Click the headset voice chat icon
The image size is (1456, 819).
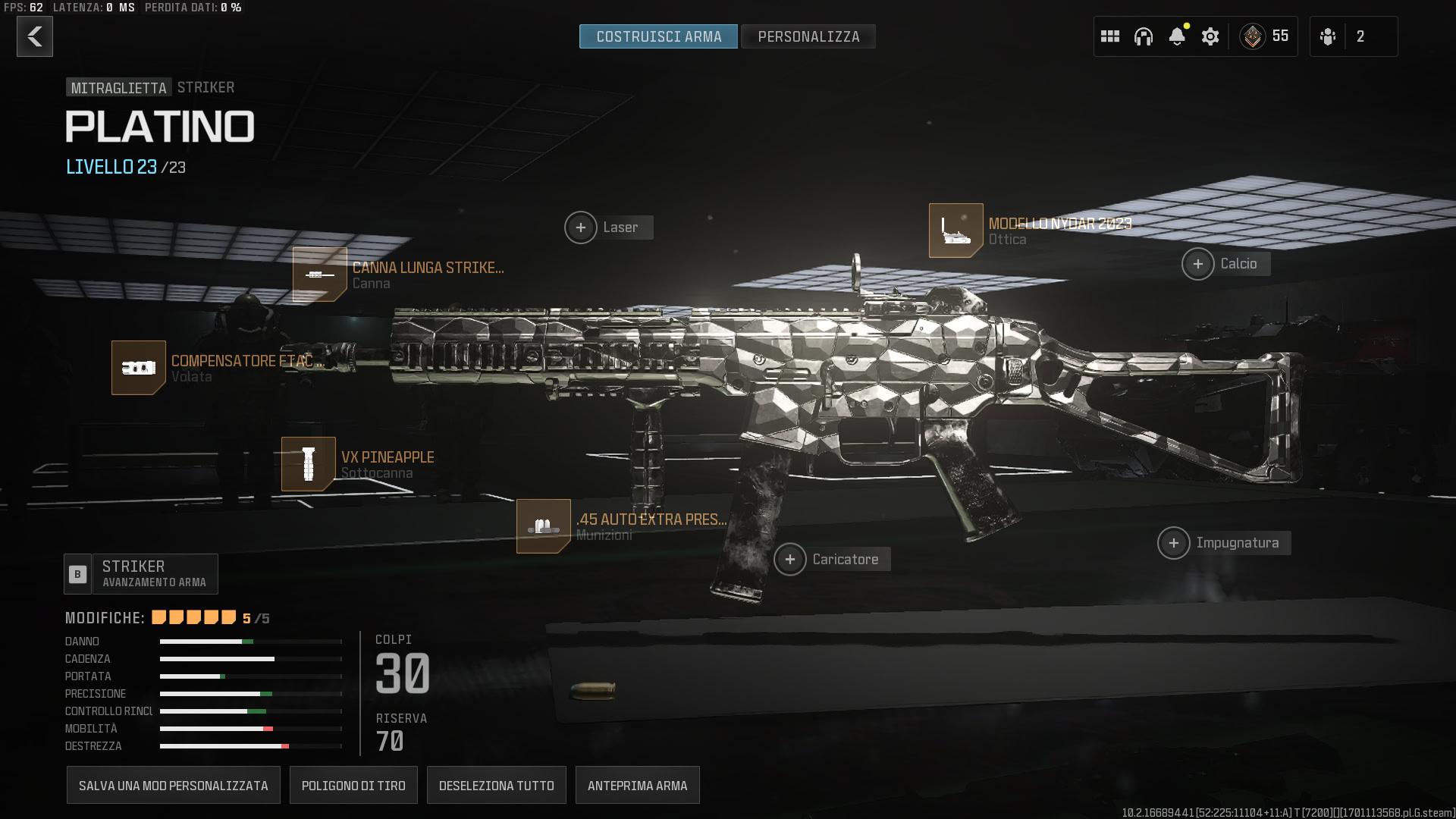pos(1144,36)
